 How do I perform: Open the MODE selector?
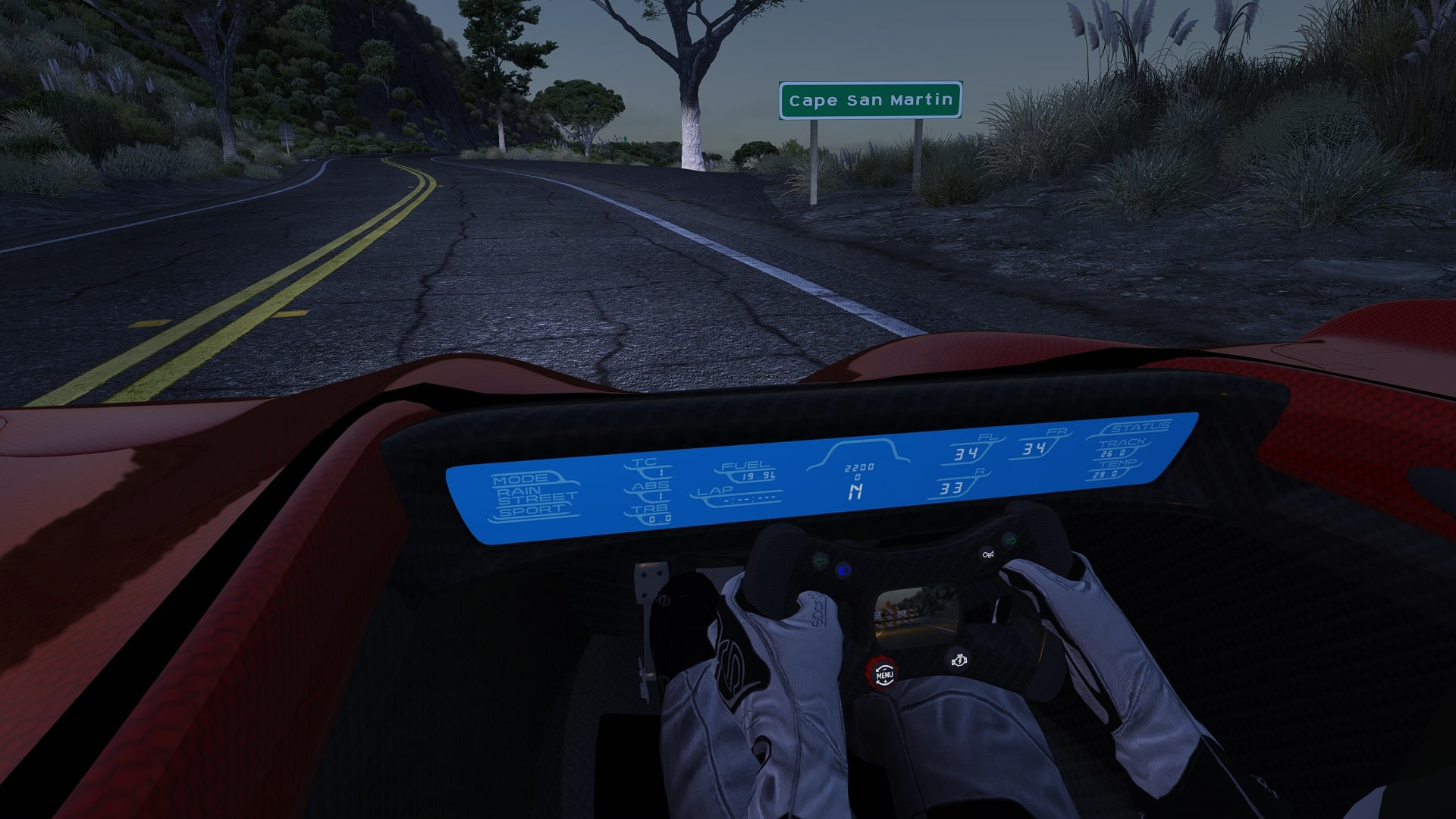[x=518, y=480]
